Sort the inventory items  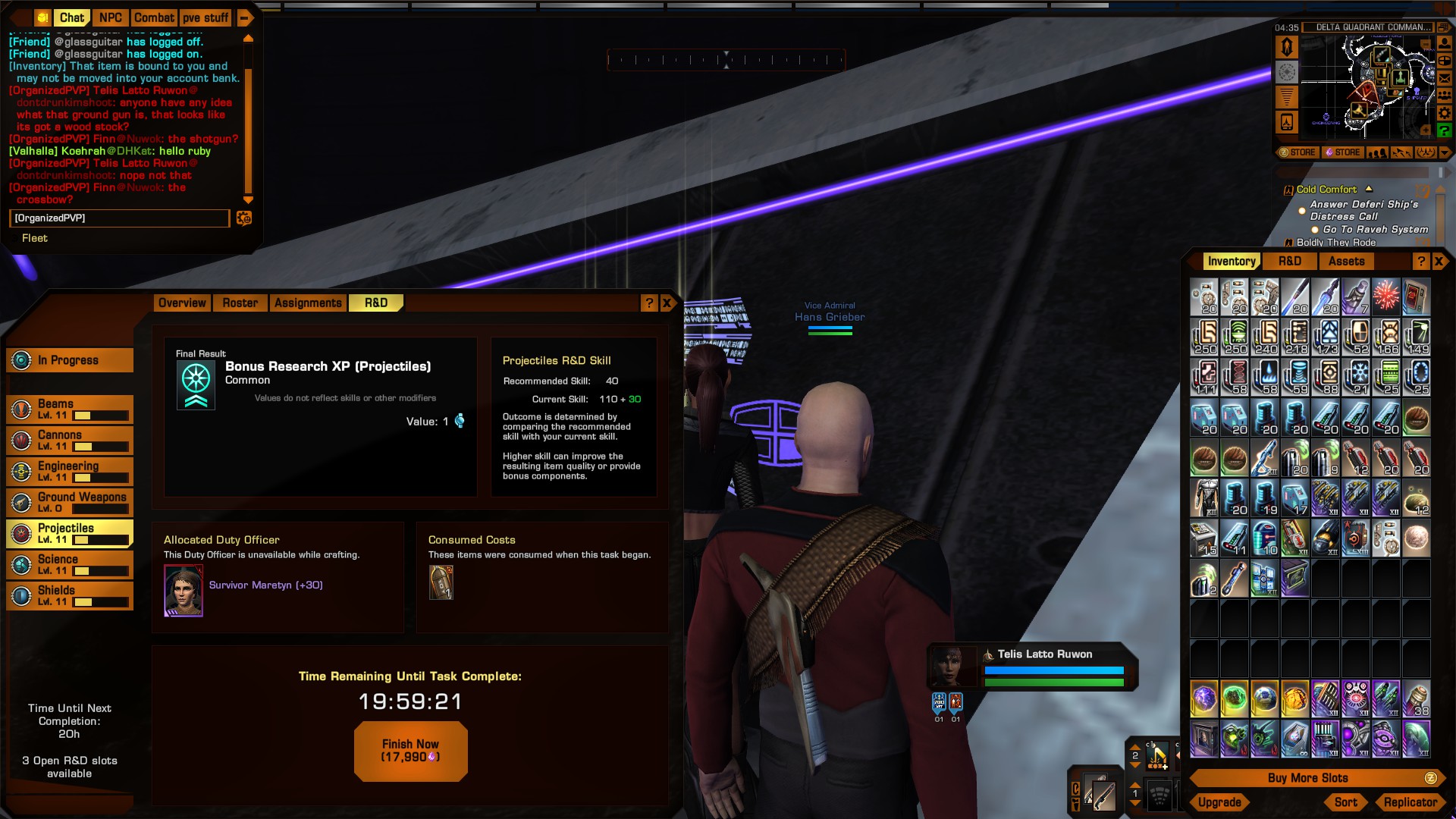click(x=1346, y=802)
